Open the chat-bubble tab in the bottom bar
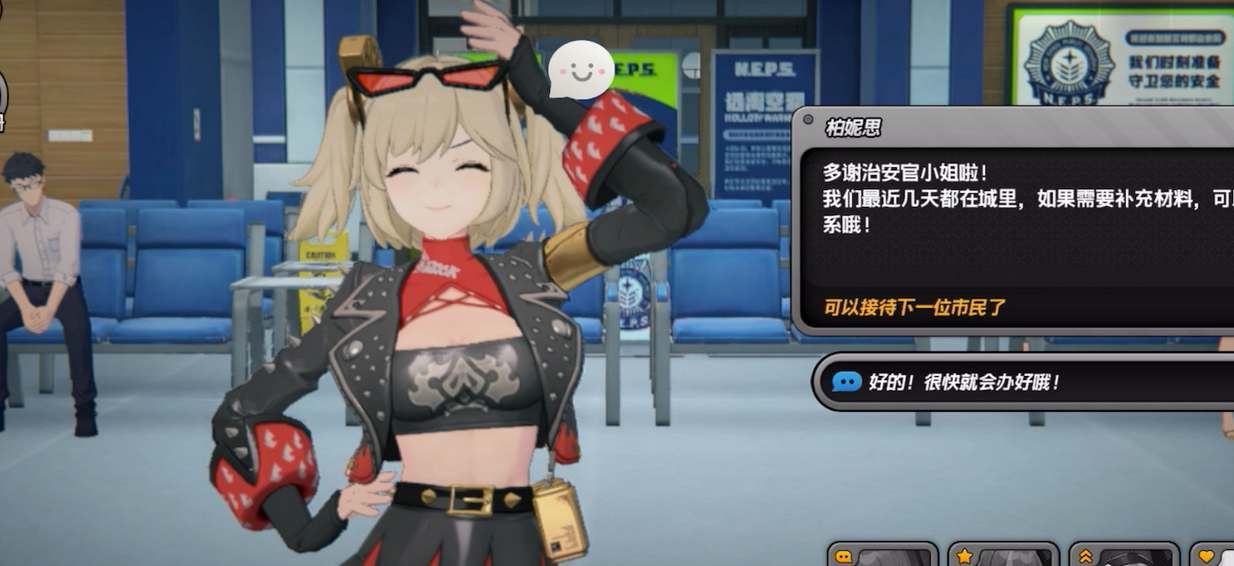Screen dimensions: 1234x566 (882, 555)
